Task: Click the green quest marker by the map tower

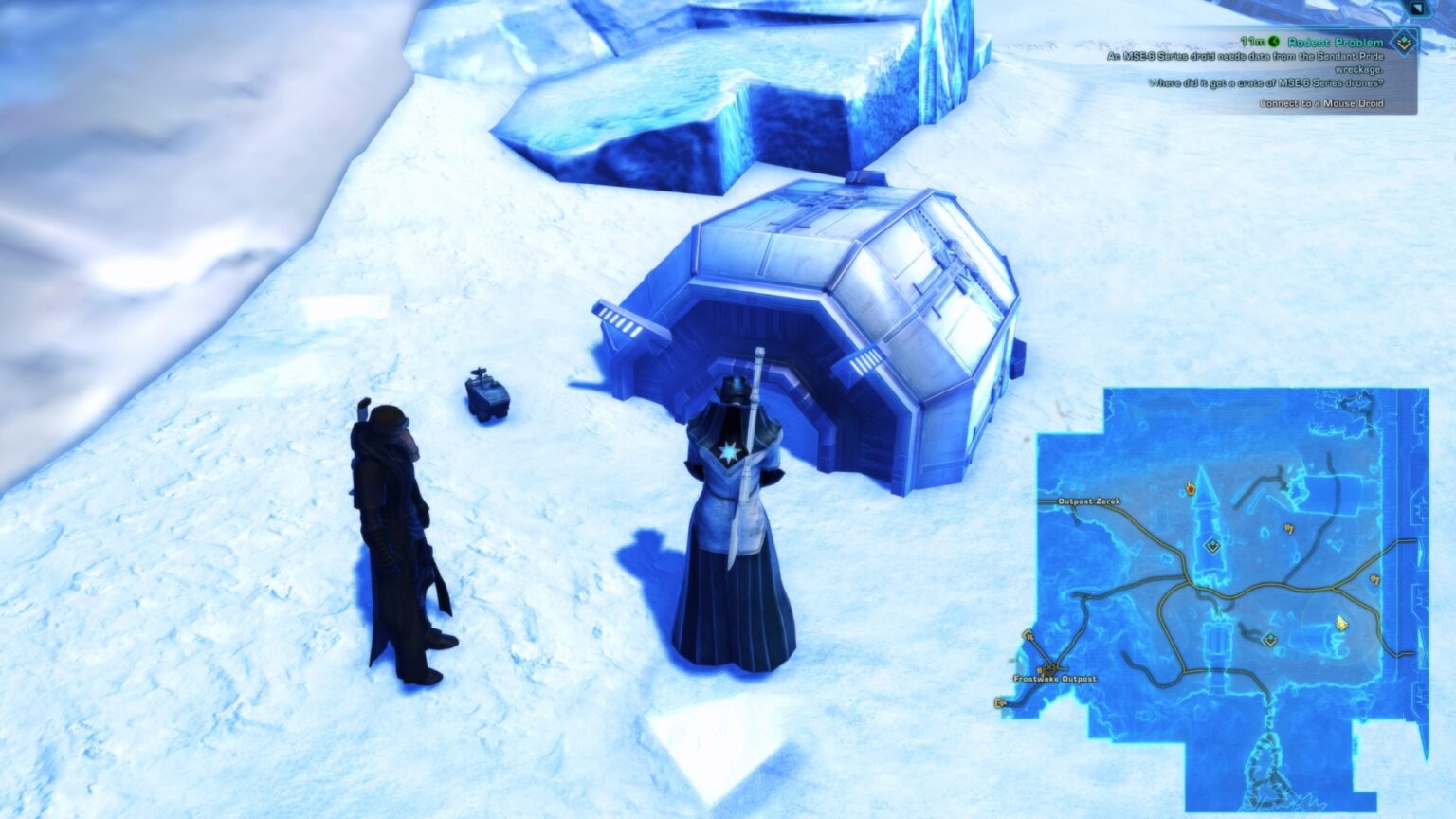Action: (1211, 546)
